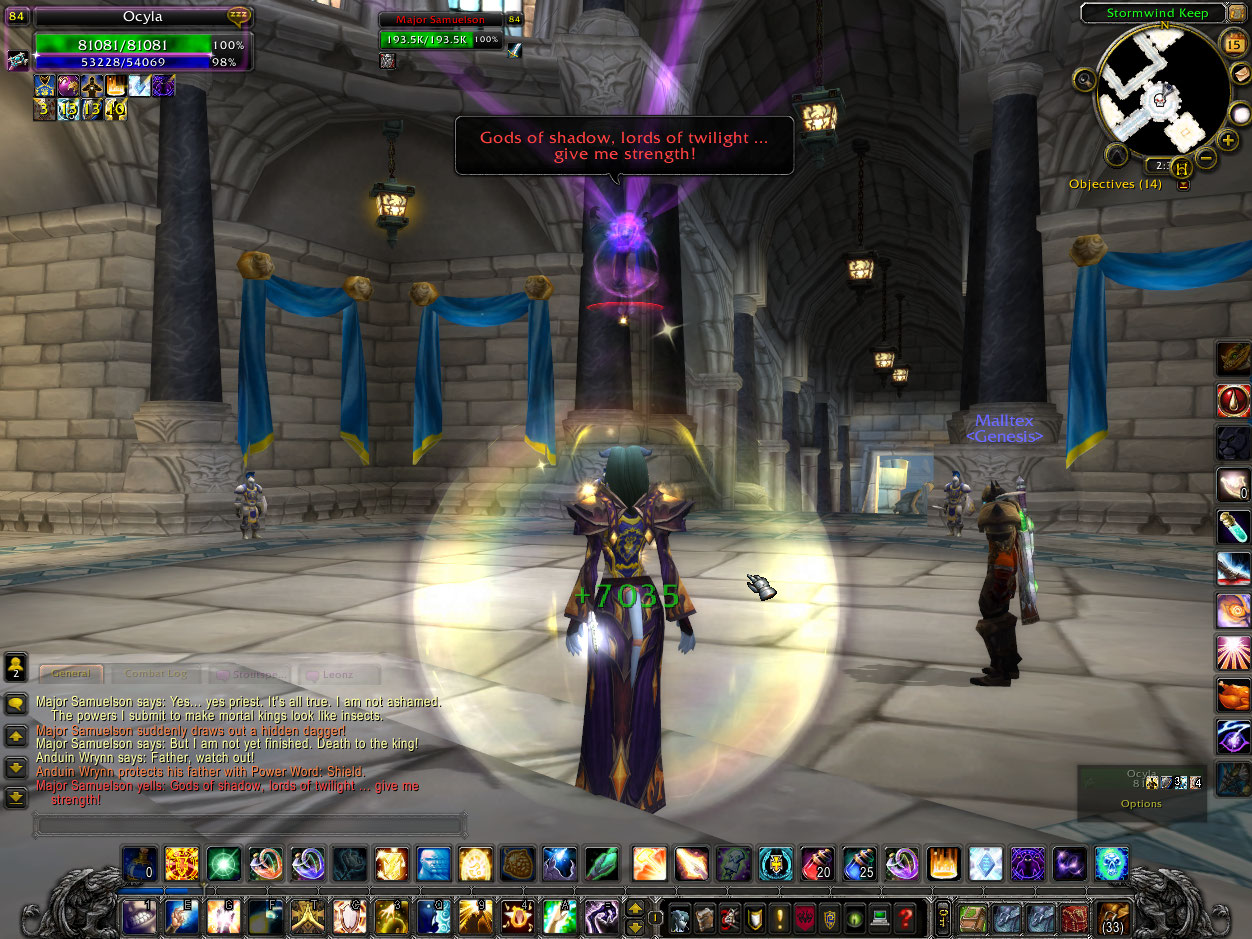Use the red potion with 20 charges
Image resolution: width=1252 pixels, height=939 pixels.
click(x=817, y=863)
